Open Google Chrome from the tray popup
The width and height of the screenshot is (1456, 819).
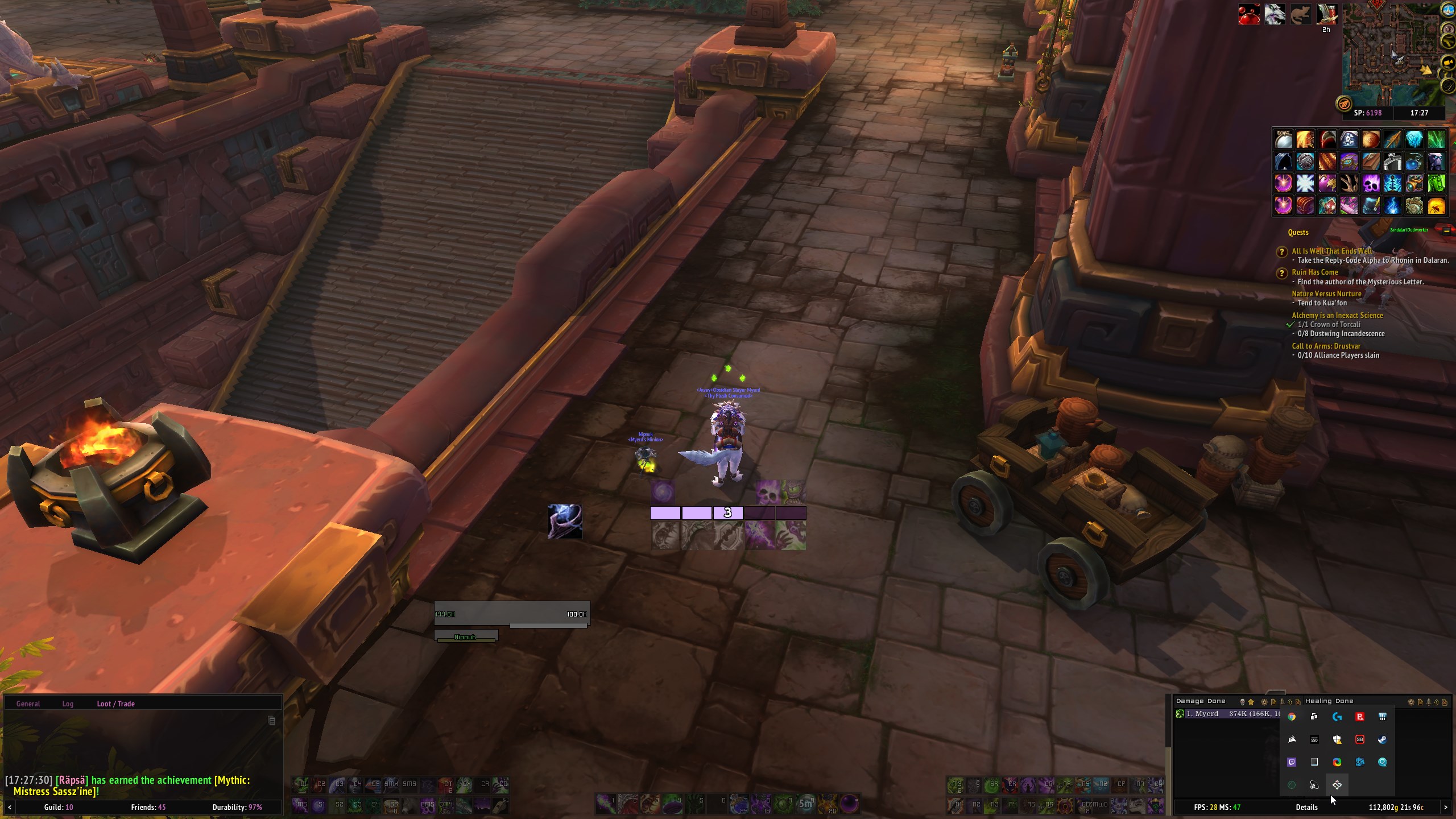click(x=1292, y=717)
